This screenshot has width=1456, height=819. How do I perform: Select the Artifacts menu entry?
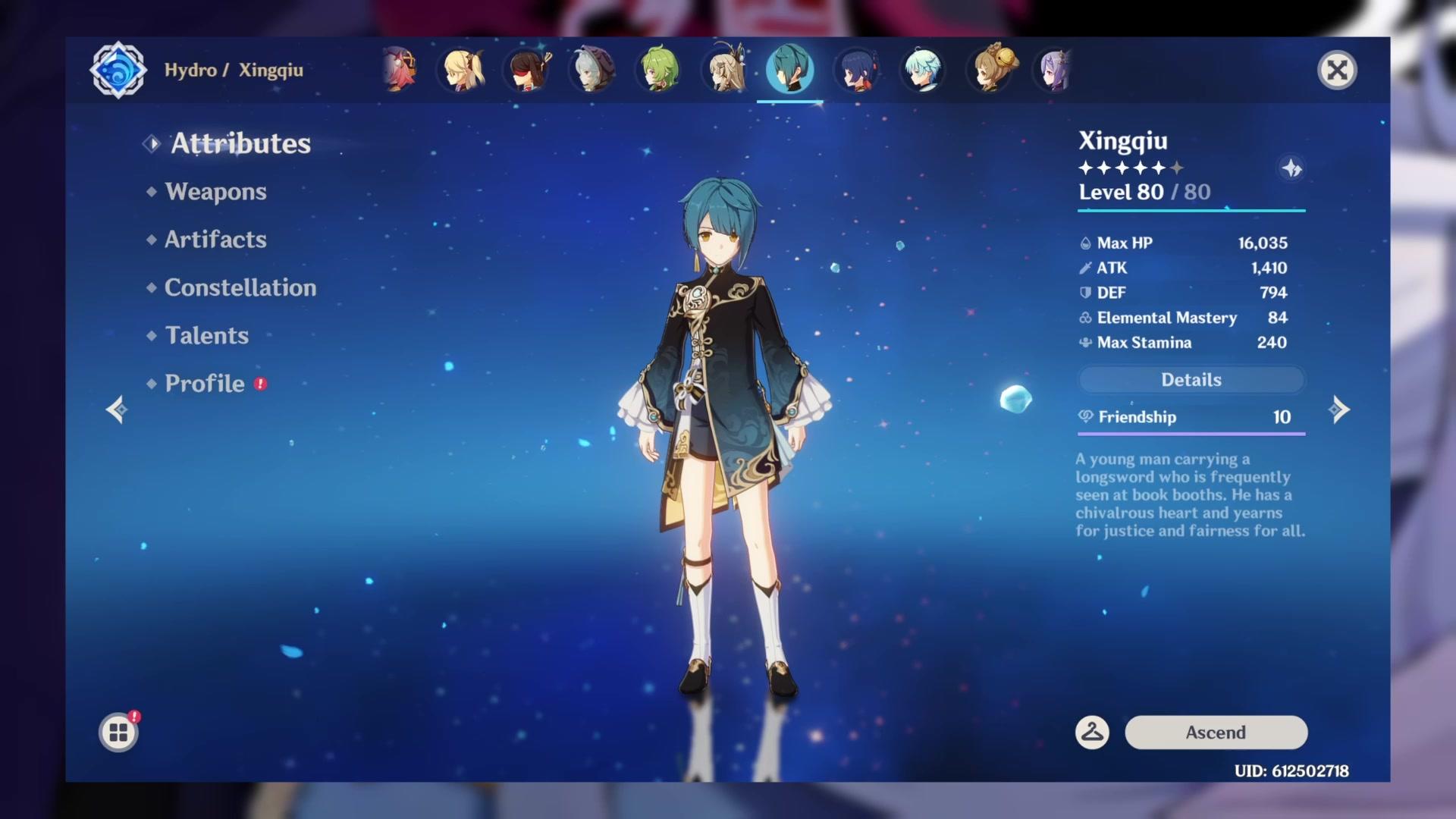pos(215,240)
